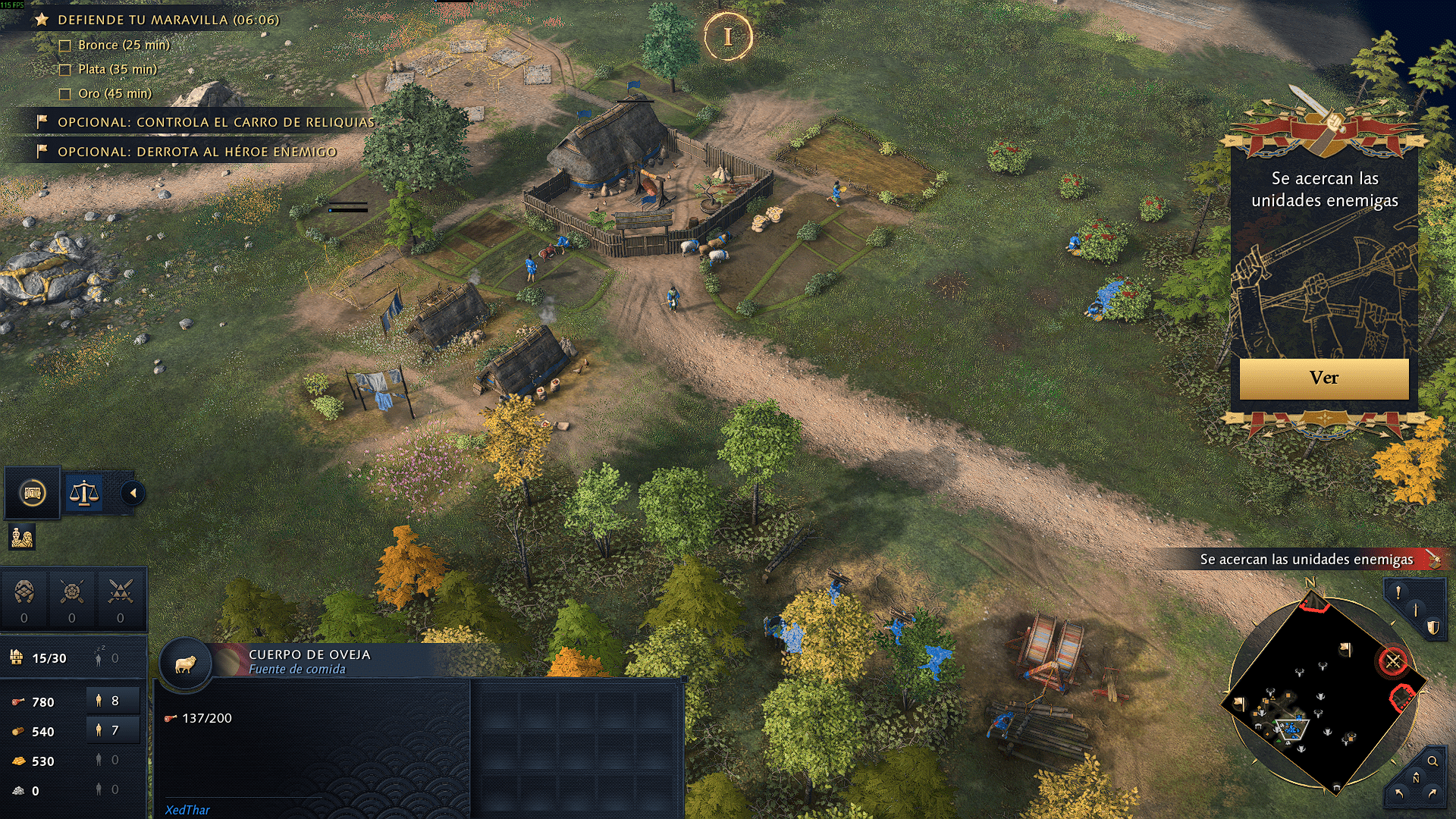Open the scales economy panel
This screenshot has height=819, width=1456.
click(x=84, y=494)
